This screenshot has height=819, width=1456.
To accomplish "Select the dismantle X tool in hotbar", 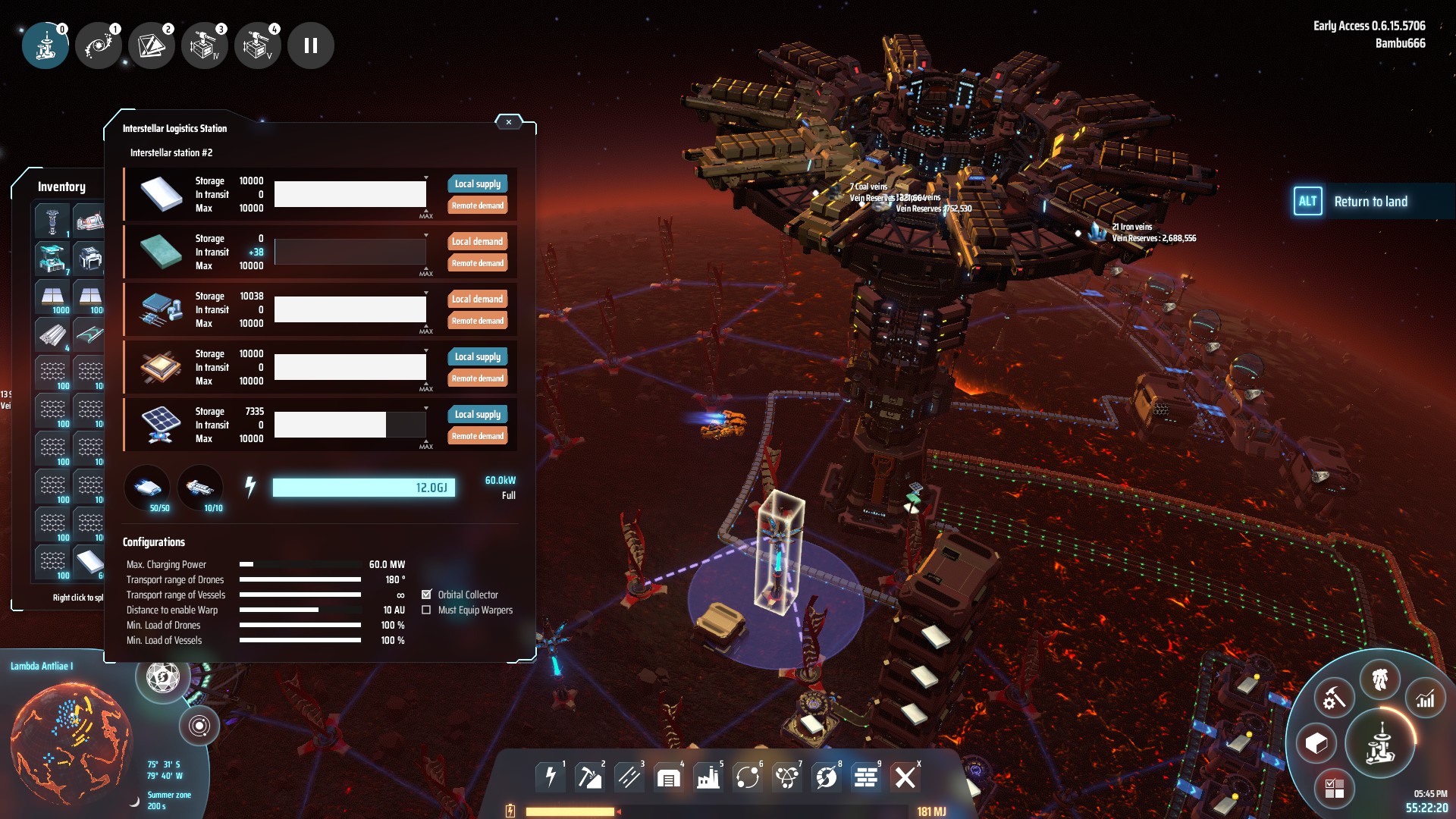I will coord(905,777).
